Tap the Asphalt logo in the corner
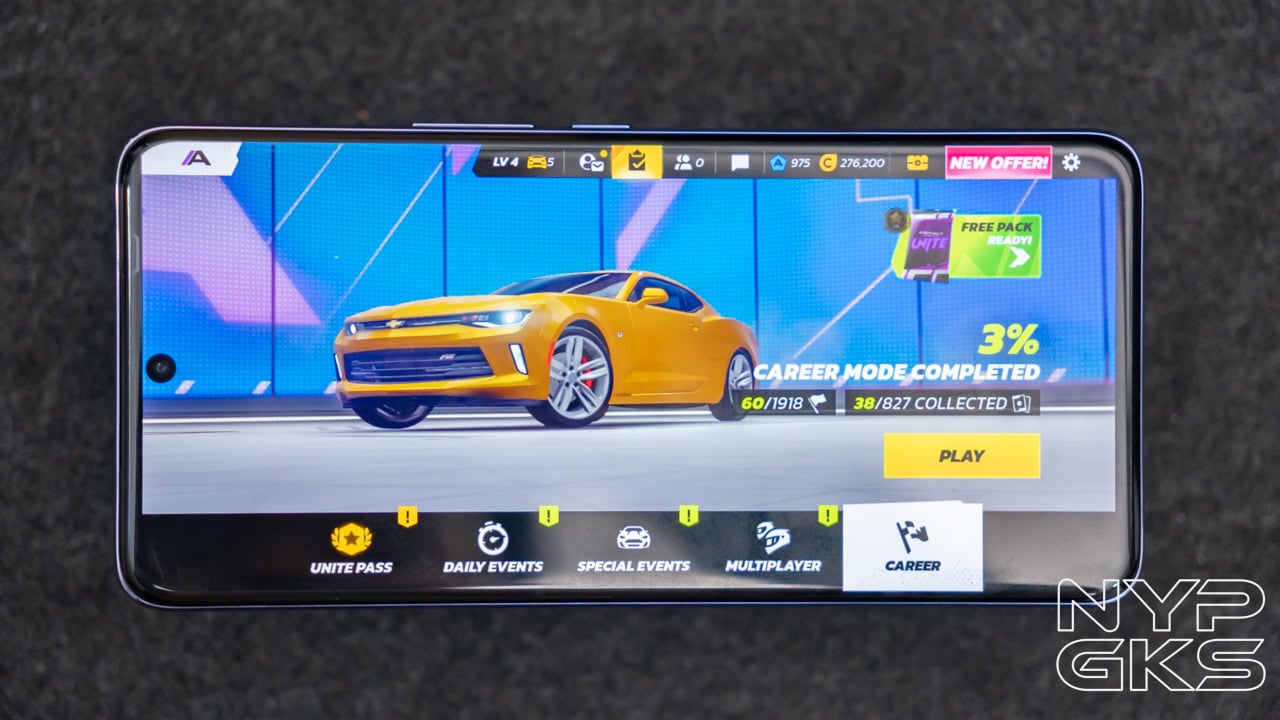1280x720 pixels. [196, 158]
